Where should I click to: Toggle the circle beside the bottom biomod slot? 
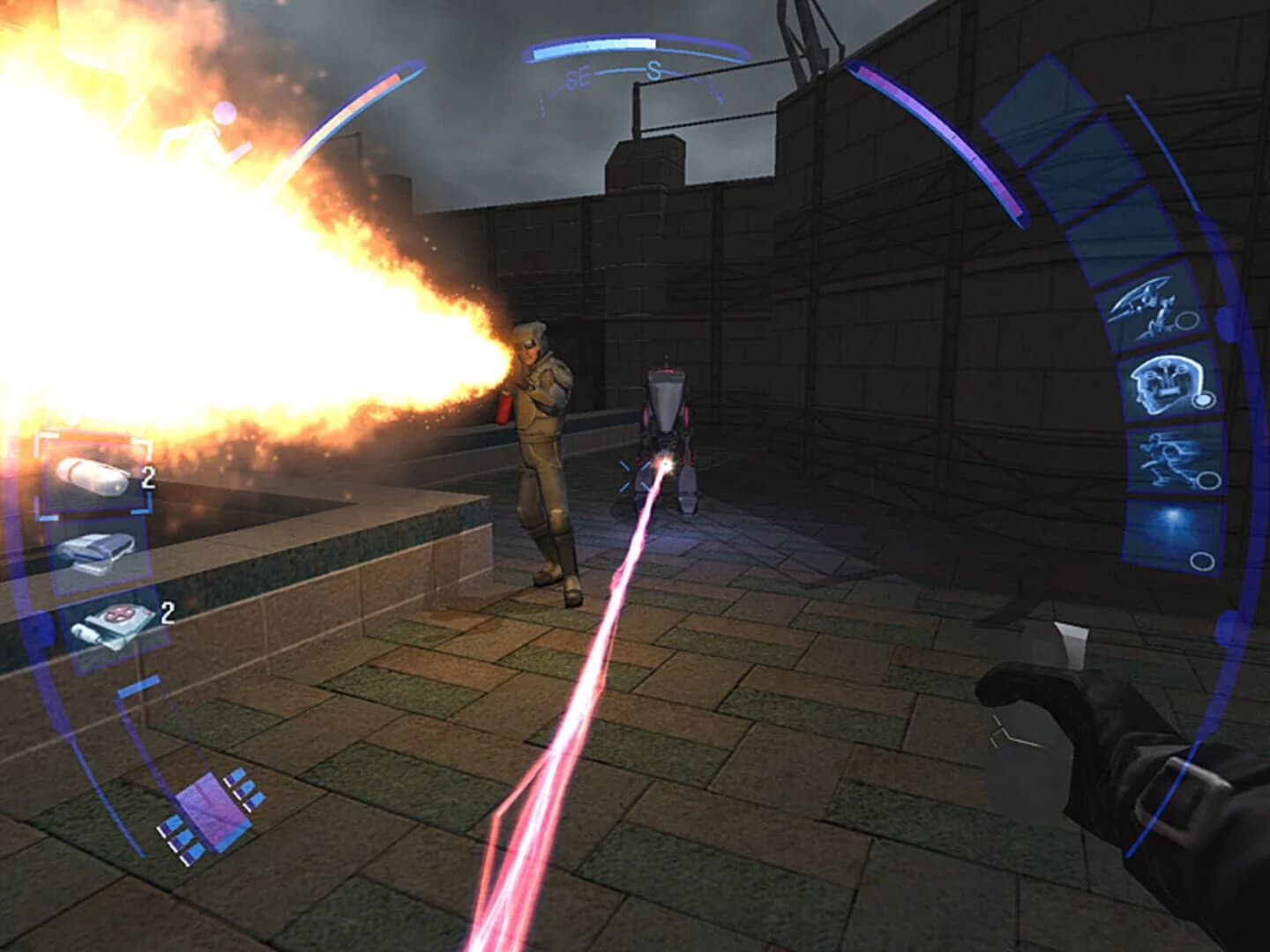click(1202, 559)
